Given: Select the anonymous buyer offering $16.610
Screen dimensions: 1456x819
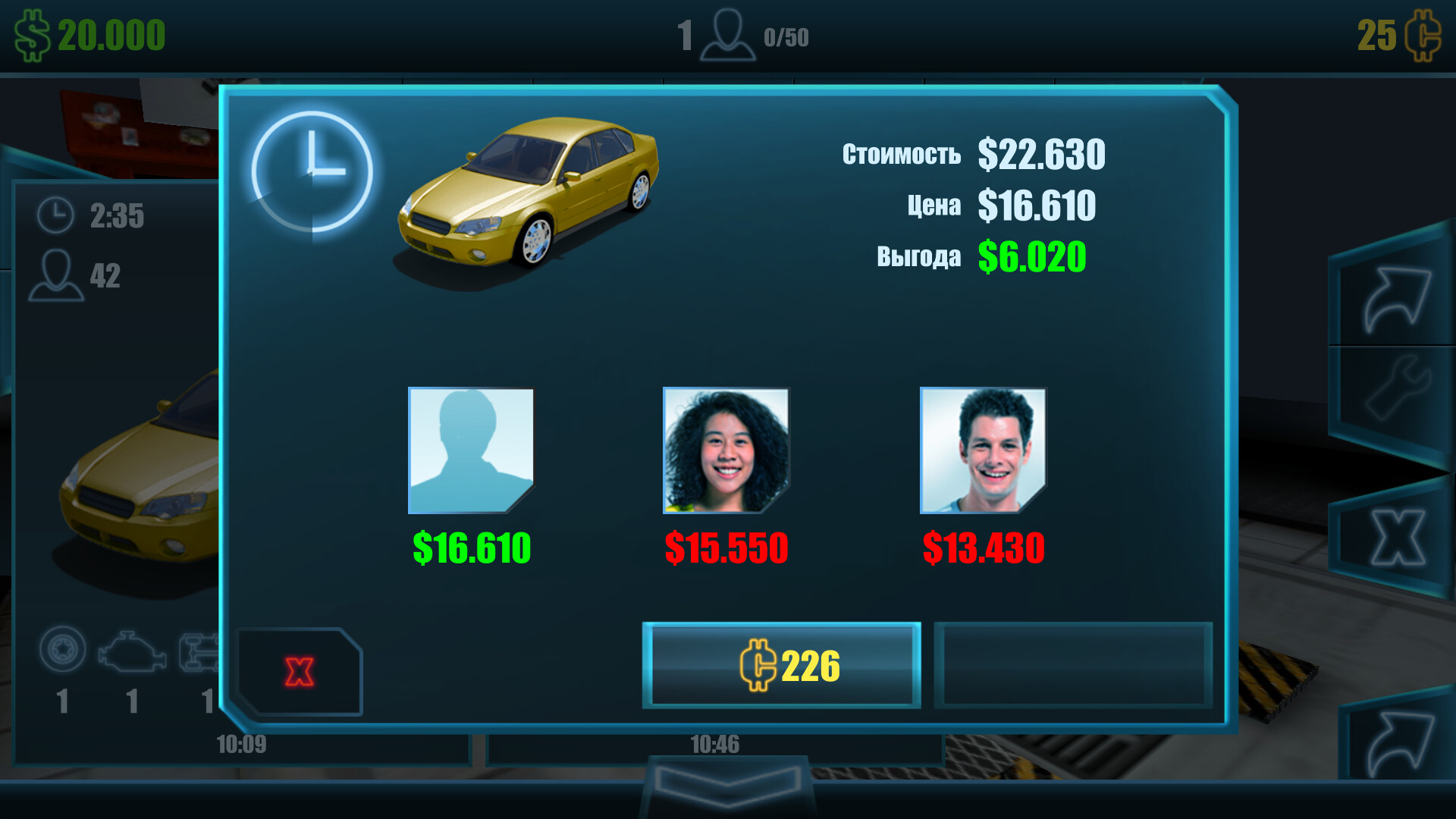Looking at the screenshot, I should (472, 451).
